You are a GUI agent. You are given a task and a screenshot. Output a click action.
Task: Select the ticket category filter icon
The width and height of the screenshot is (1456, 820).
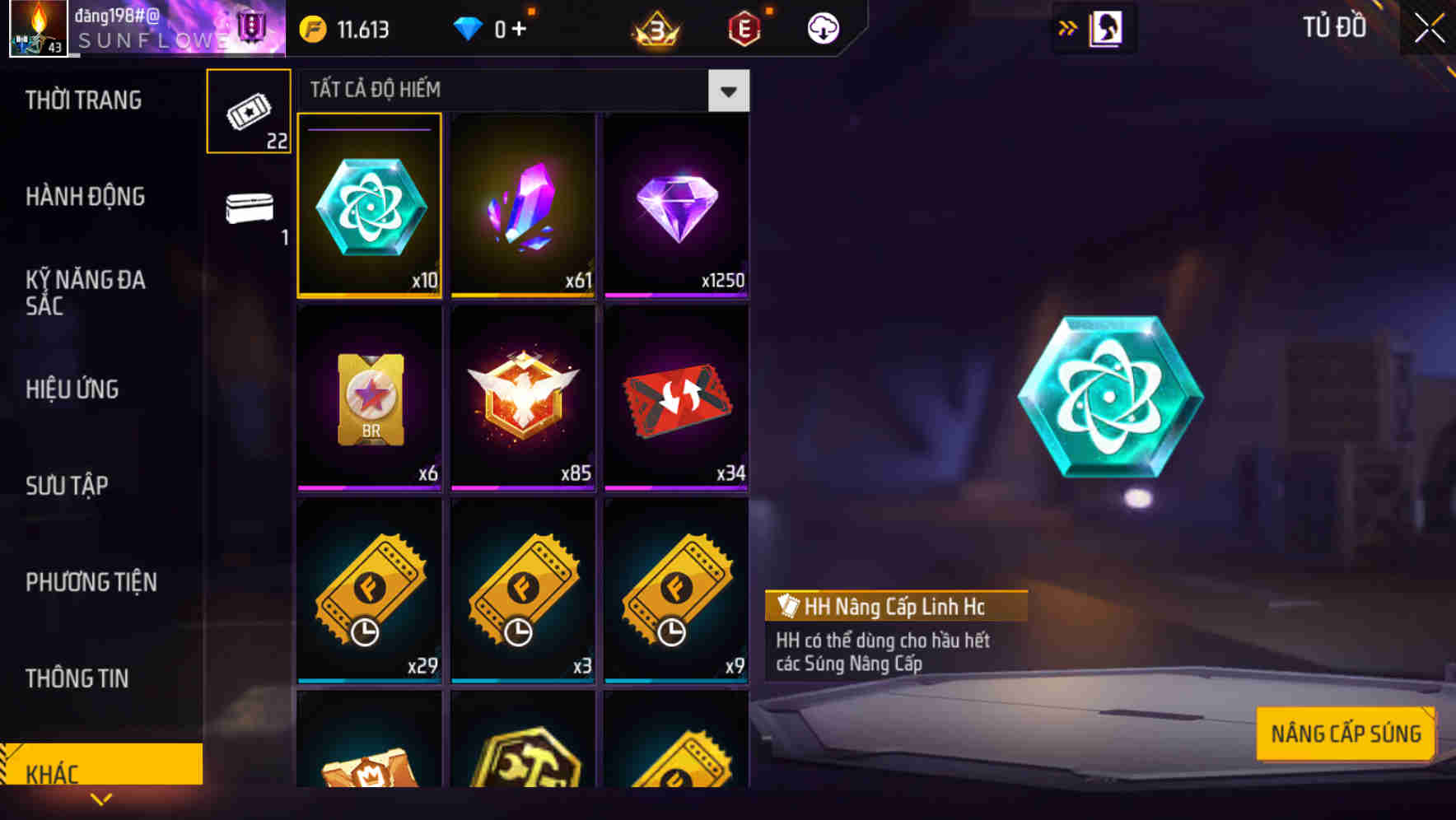[248, 111]
